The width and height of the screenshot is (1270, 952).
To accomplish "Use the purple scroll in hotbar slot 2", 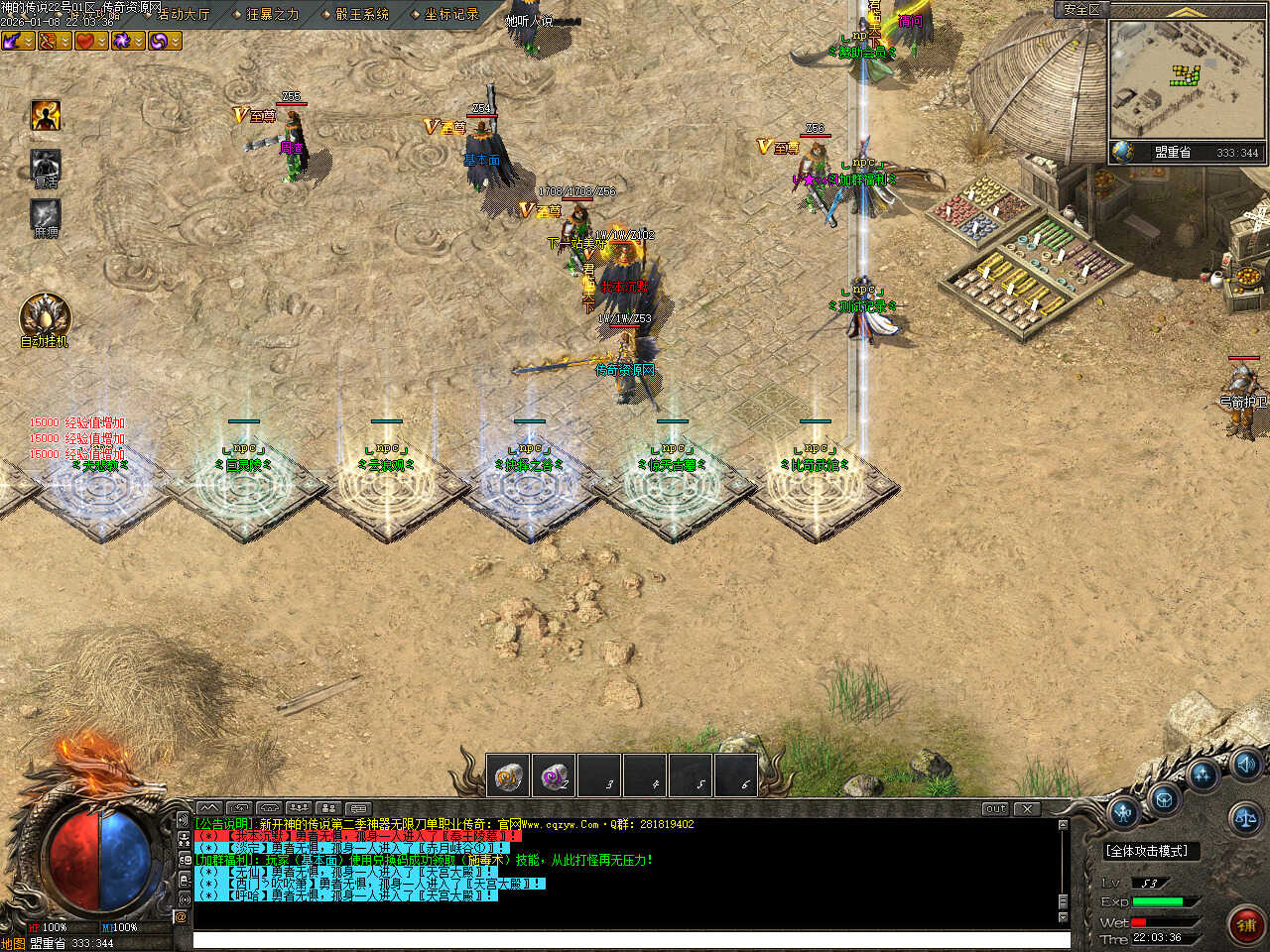I will [x=554, y=776].
